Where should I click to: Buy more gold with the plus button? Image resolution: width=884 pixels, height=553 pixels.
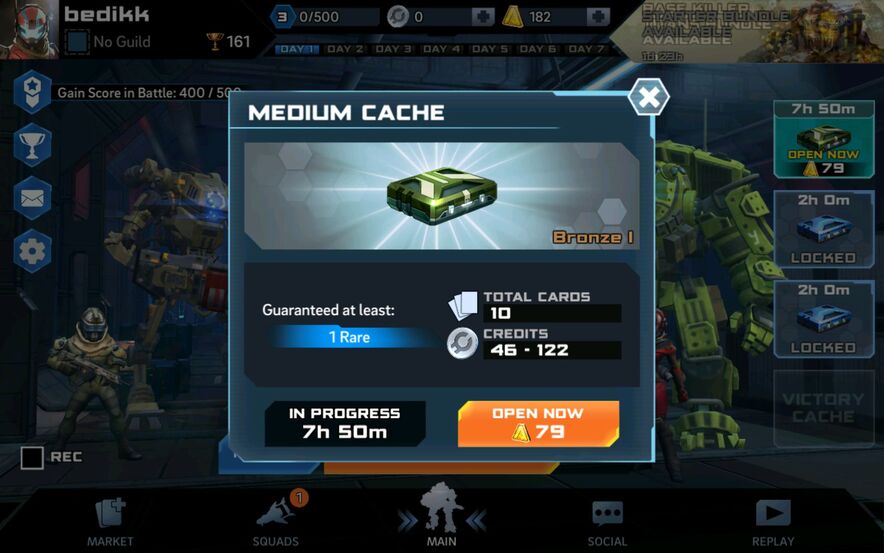pos(598,17)
